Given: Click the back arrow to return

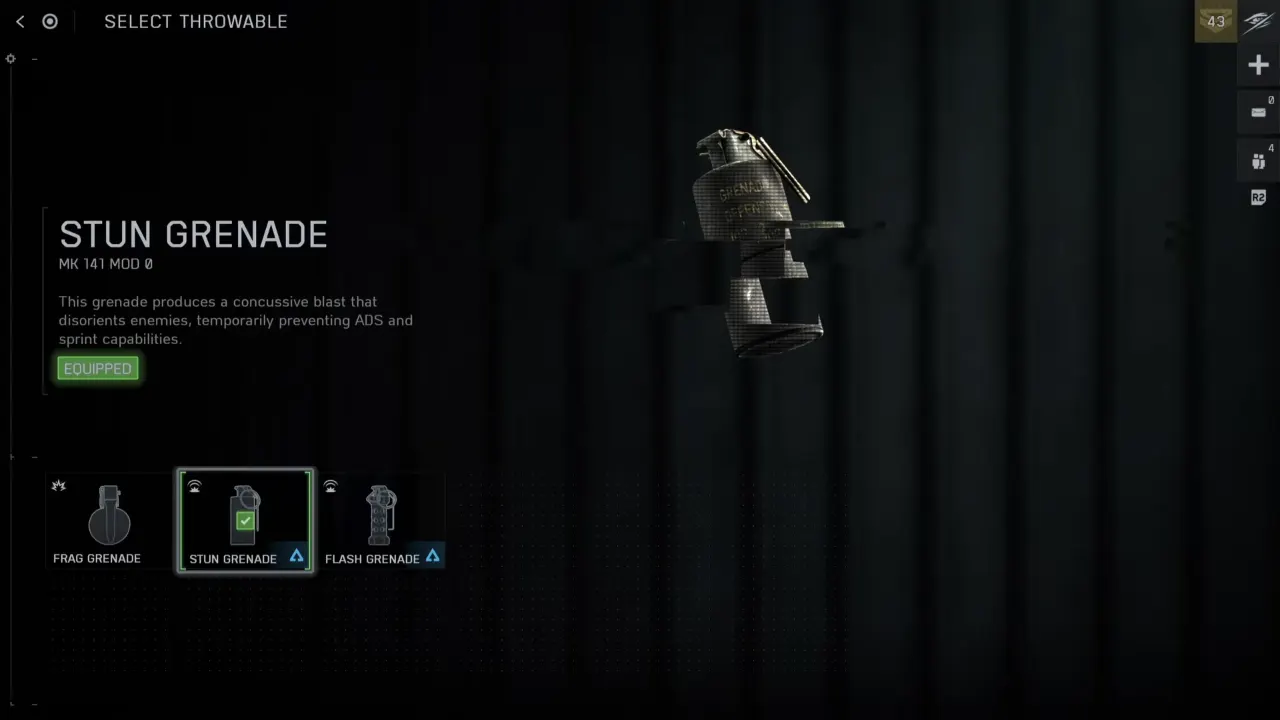Looking at the screenshot, I should point(19,21).
